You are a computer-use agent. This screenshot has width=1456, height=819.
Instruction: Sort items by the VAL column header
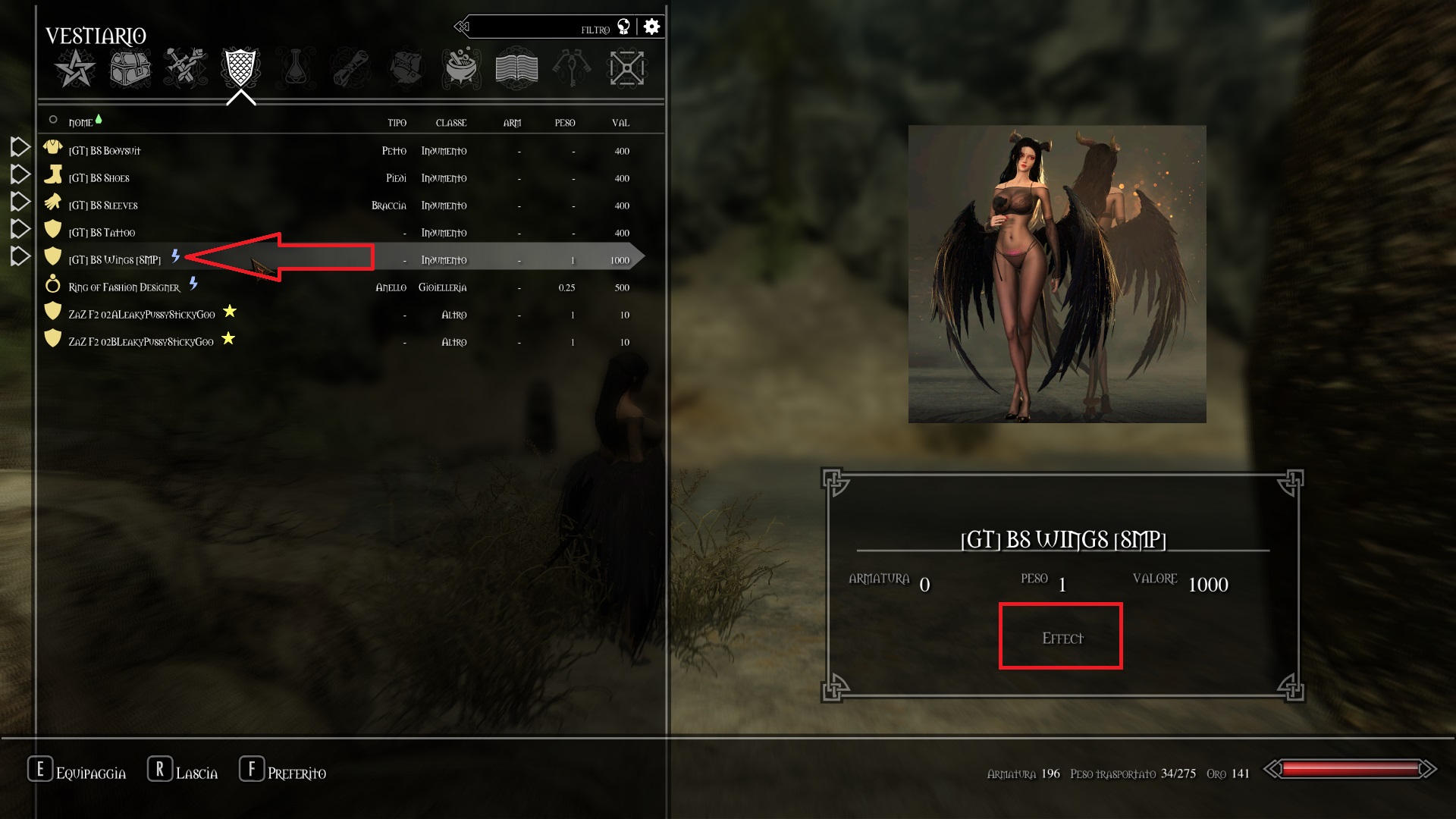coord(620,122)
